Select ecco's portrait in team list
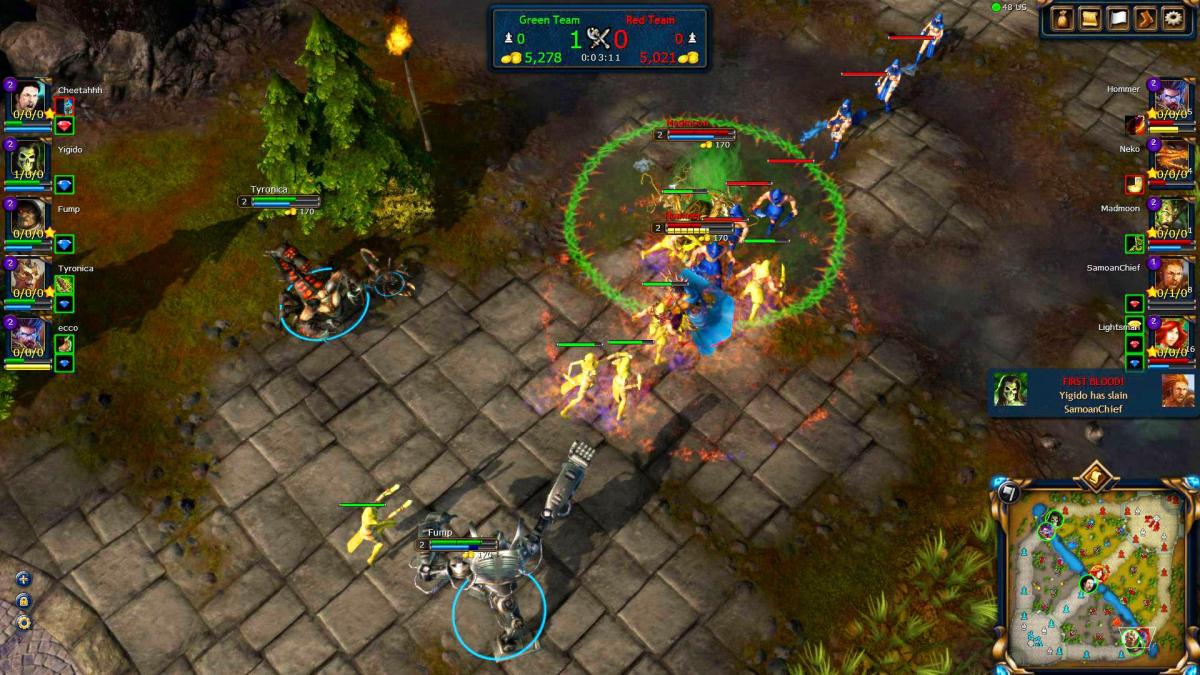Image resolution: width=1200 pixels, height=675 pixels. point(25,338)
